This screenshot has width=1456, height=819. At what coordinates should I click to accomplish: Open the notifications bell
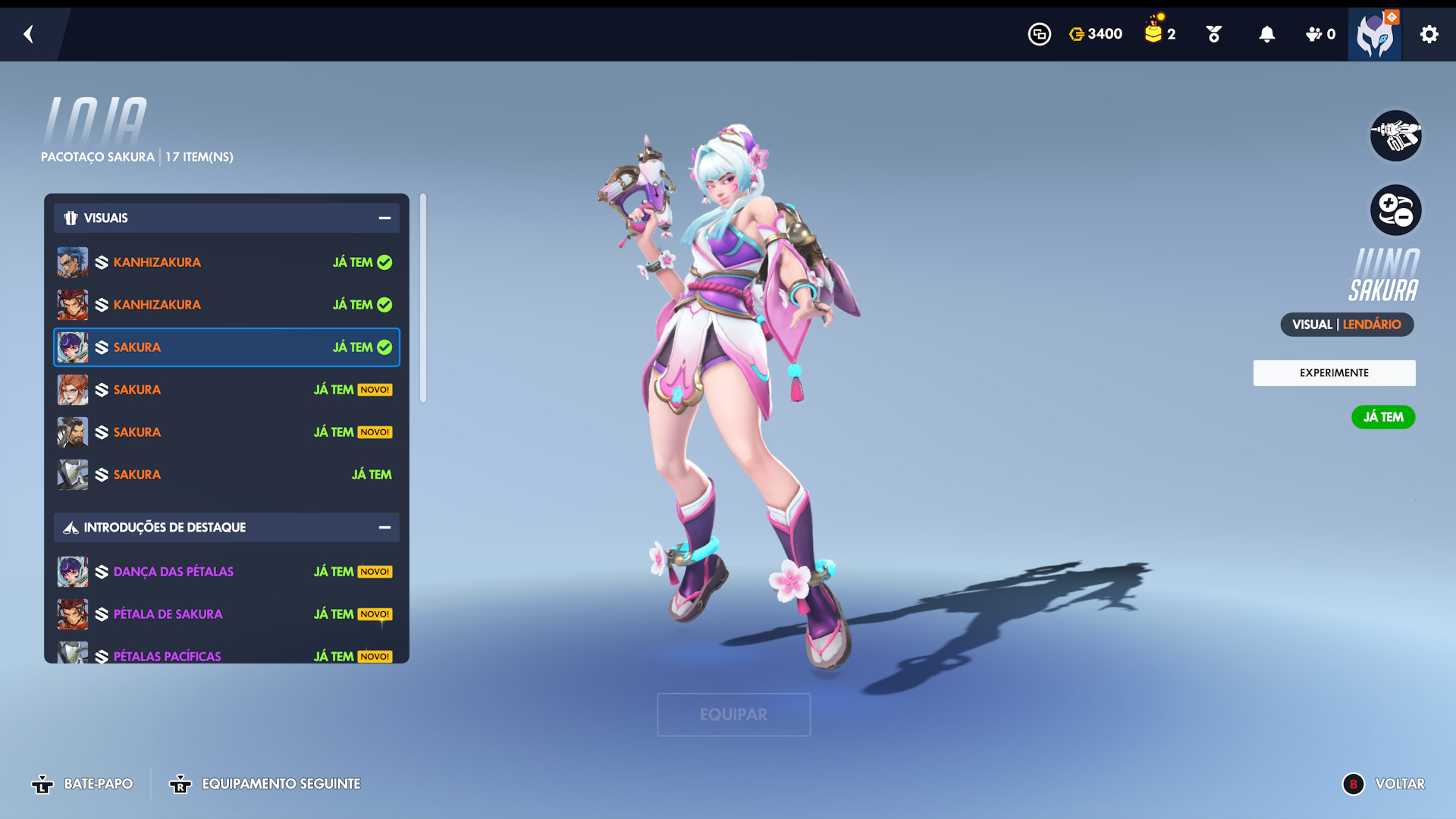click(x=1266, y=34)
